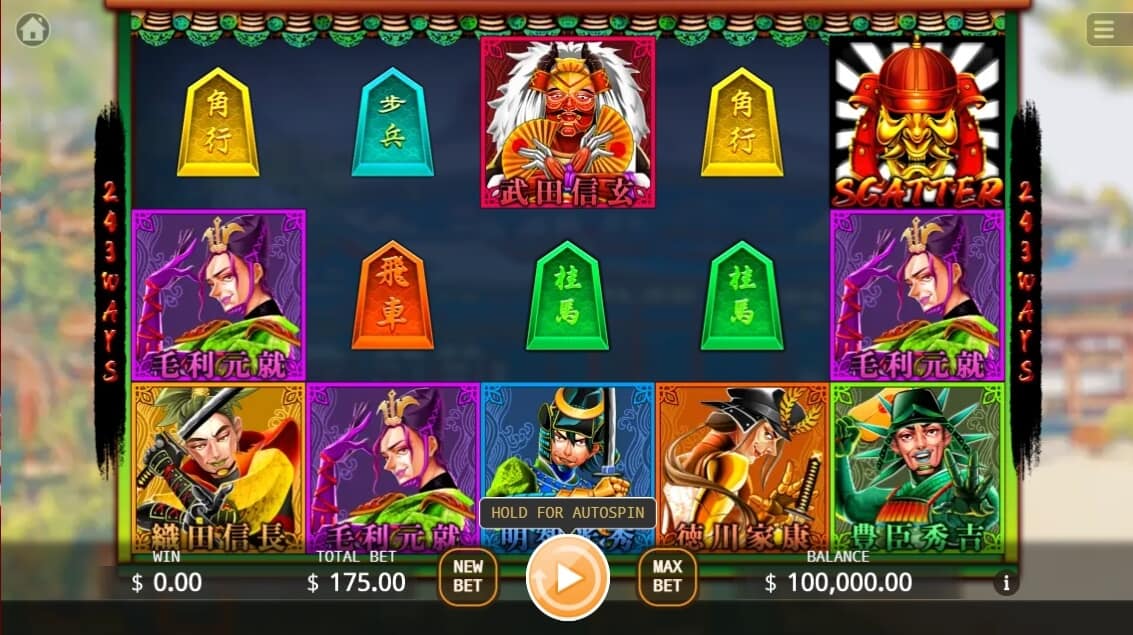The width and height of the screenshot is (1133, 635).
Task: Open the hamburger menu
Action: tap(1104, 30)
